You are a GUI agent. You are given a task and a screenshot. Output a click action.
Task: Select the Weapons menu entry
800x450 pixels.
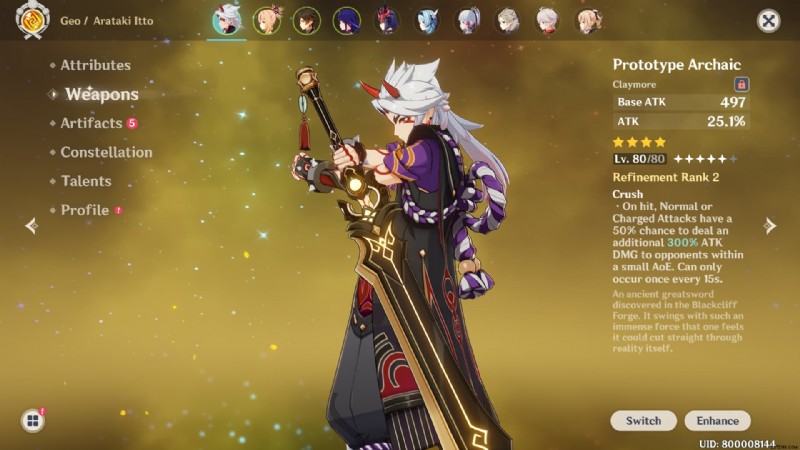[101, 94]
